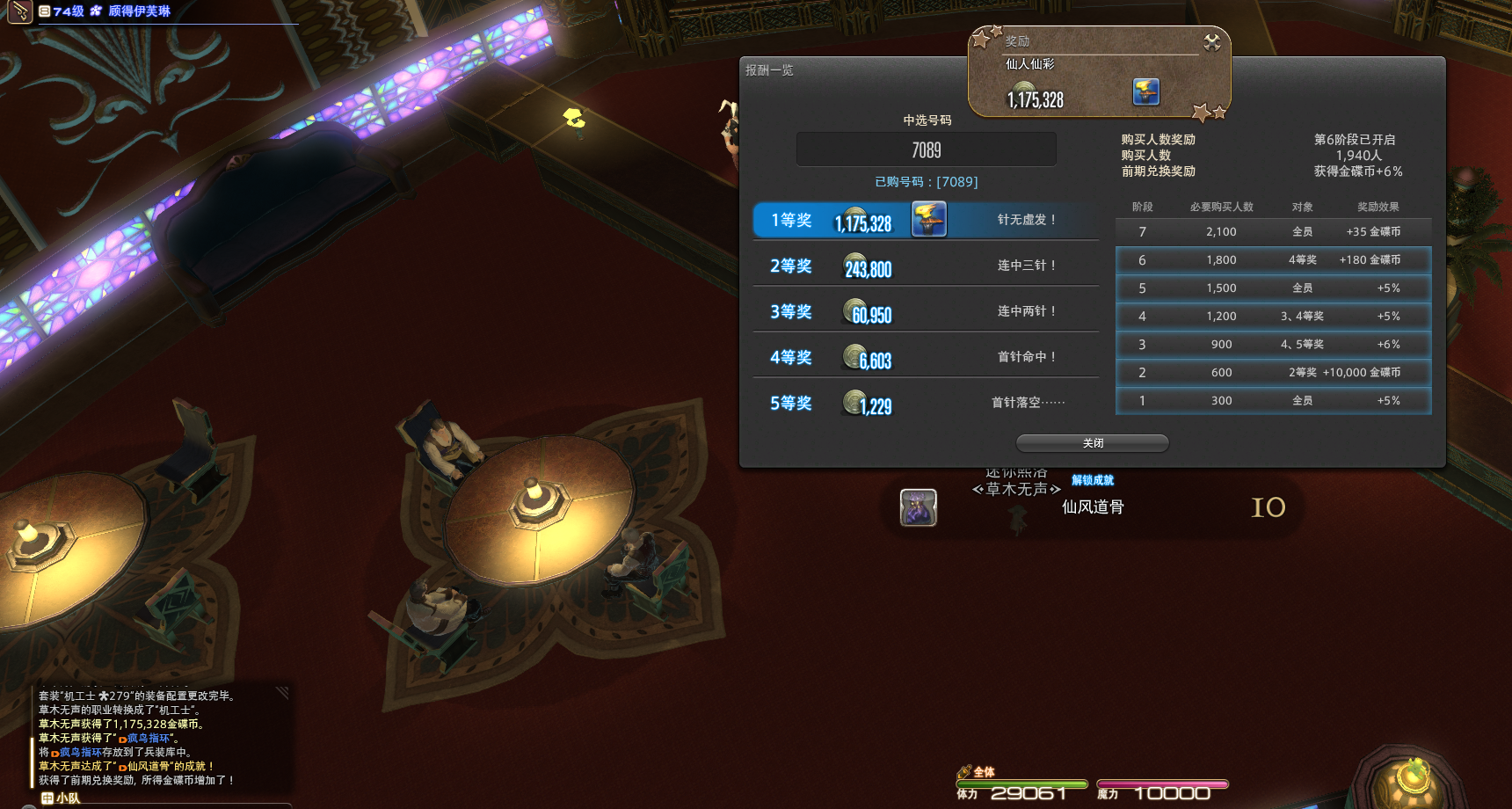1512x809 pixels.
Task: Select the highlighted stage 6 row in the table
Action: 1272,259
